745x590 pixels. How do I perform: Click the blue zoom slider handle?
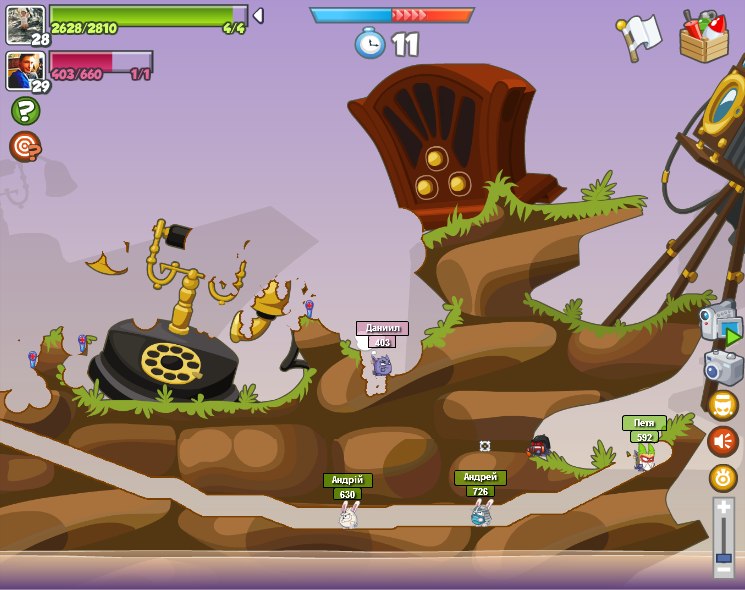723,555
